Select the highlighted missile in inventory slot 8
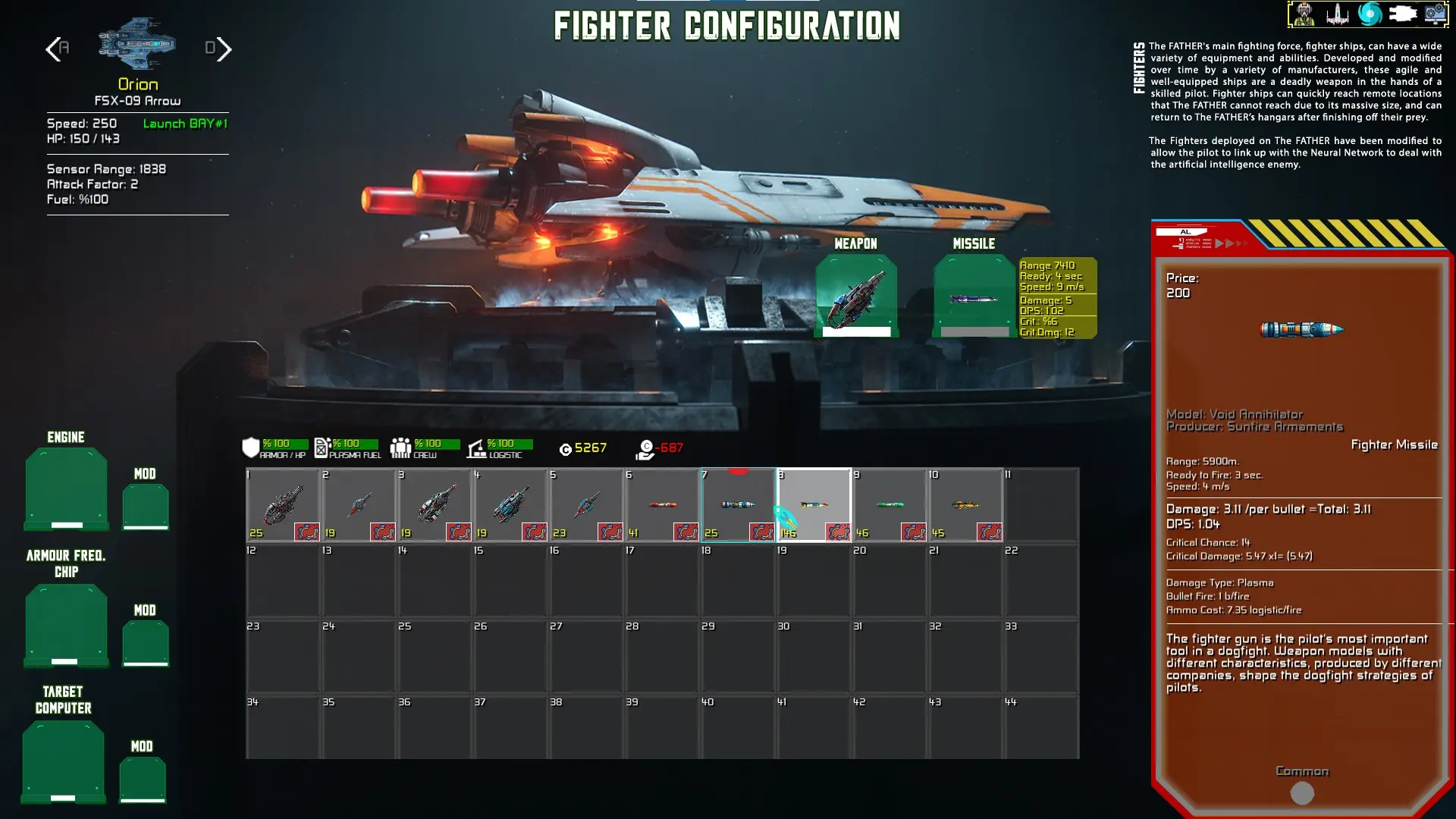The width and height of the screenshot is (1456, 819). coord(813,504)
